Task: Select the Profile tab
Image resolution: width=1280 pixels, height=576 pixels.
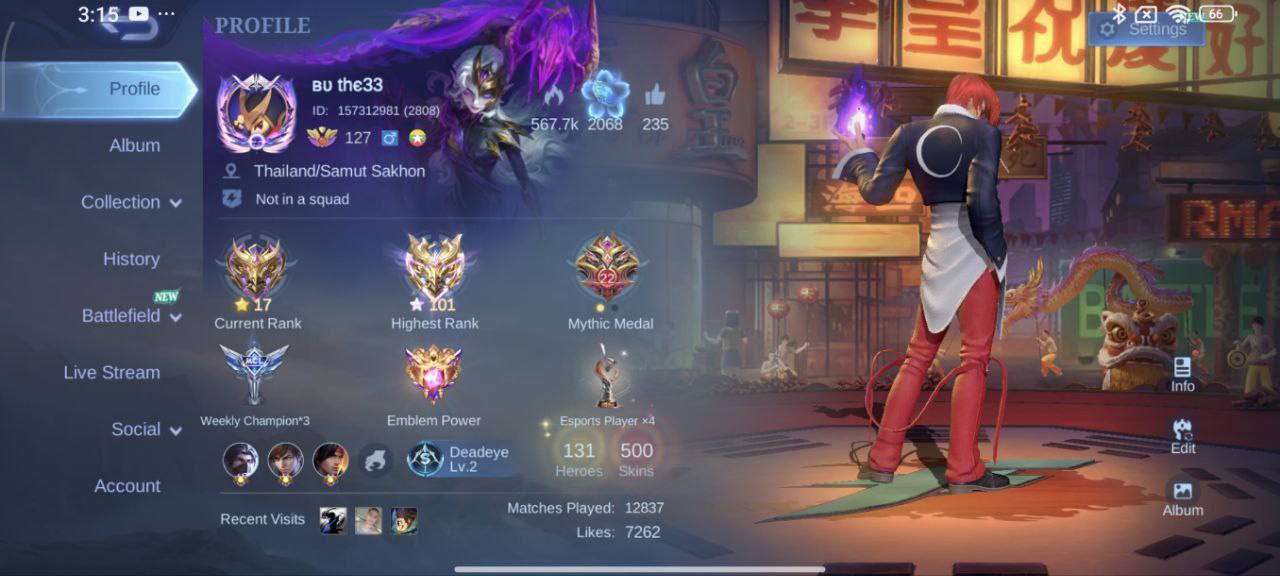Action: click(x=134, y=89)
